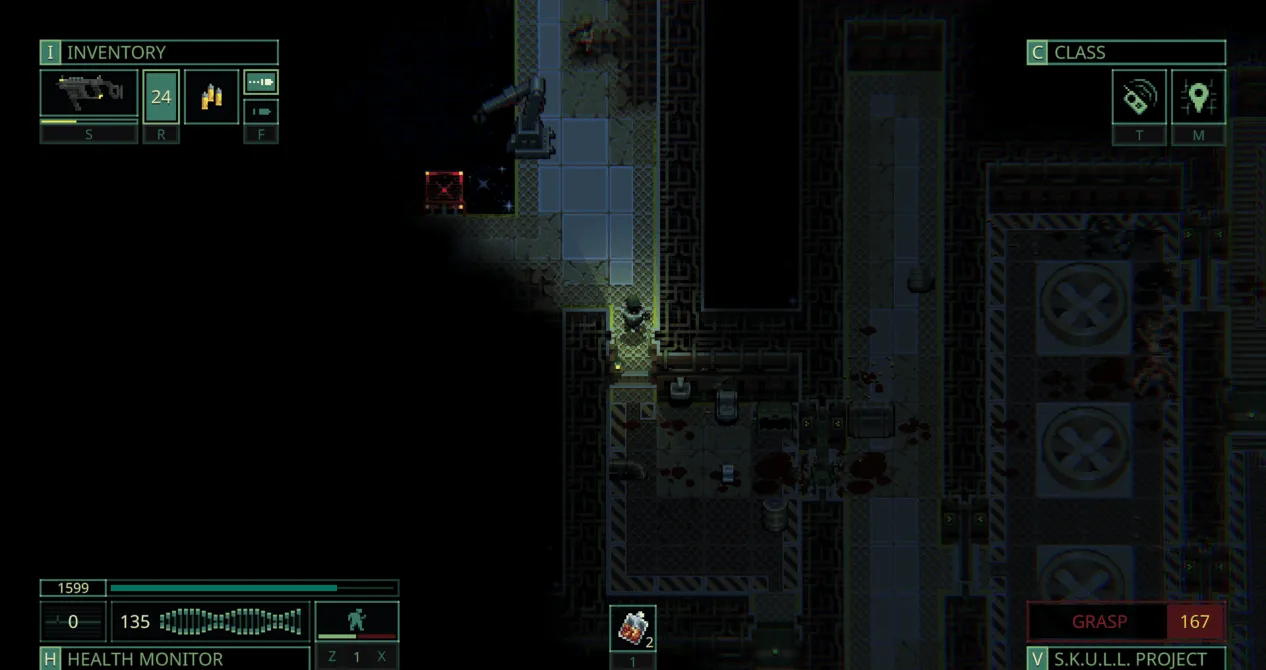Open the Inventory panel header
This screenshot has width=1266, height=670.
159,53
